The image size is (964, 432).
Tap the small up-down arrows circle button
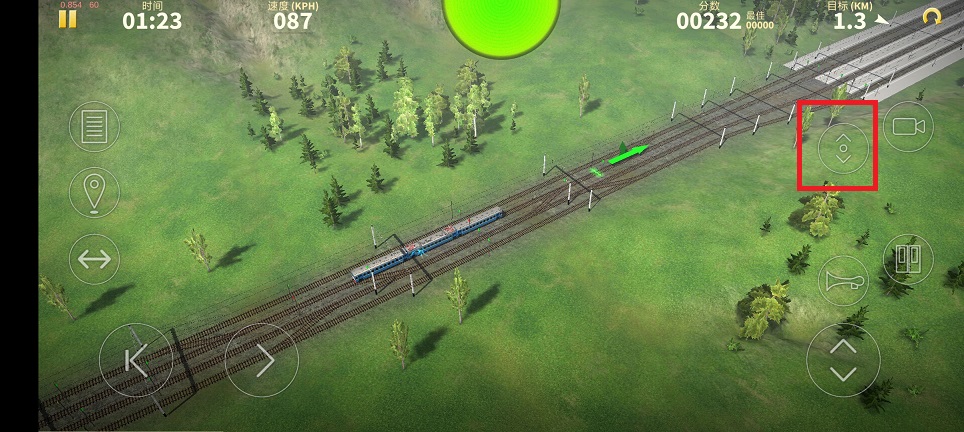tap(842, 149)
